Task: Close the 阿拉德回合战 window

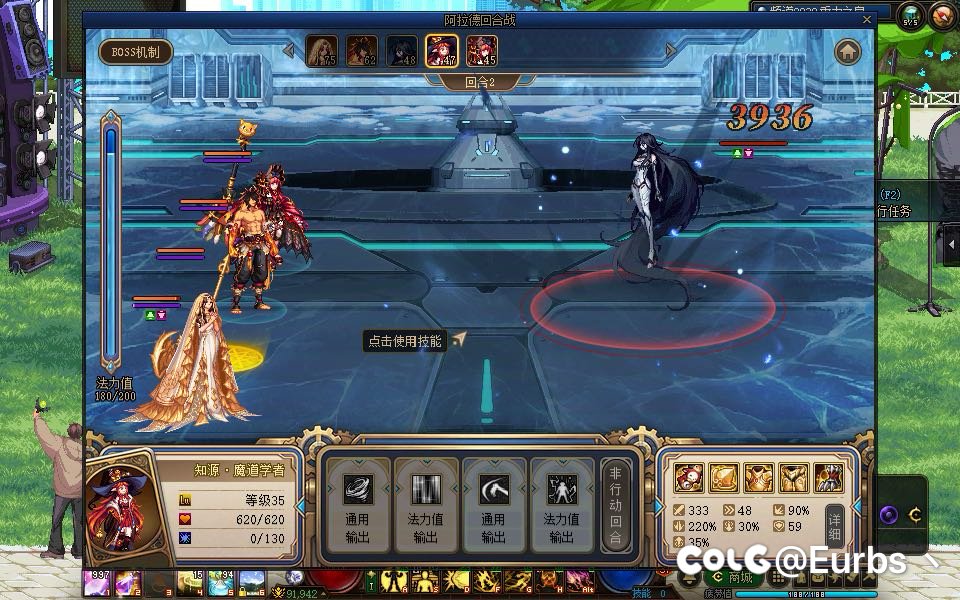Action: (867, 19)
